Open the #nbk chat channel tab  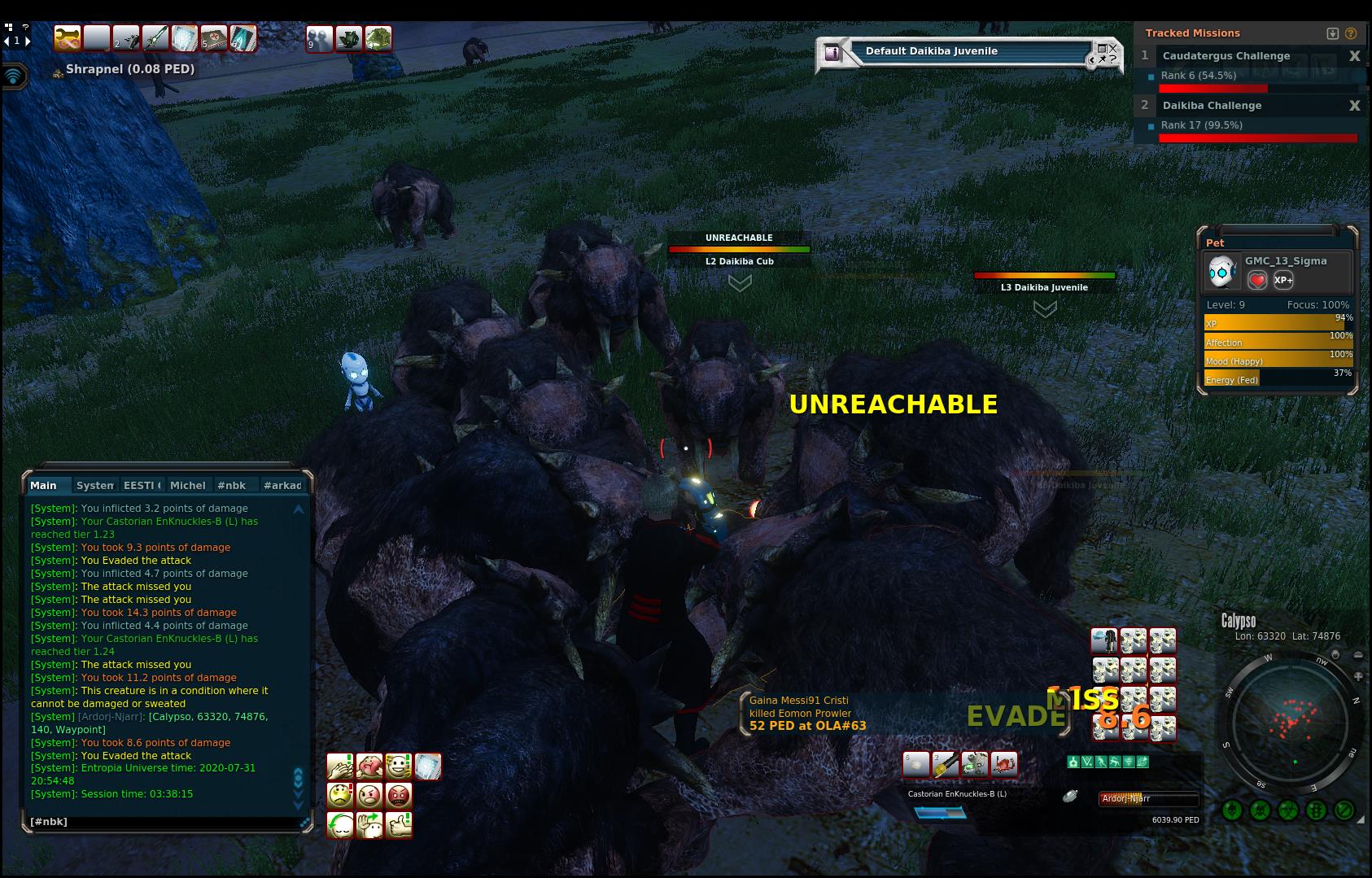coord(231,485)
